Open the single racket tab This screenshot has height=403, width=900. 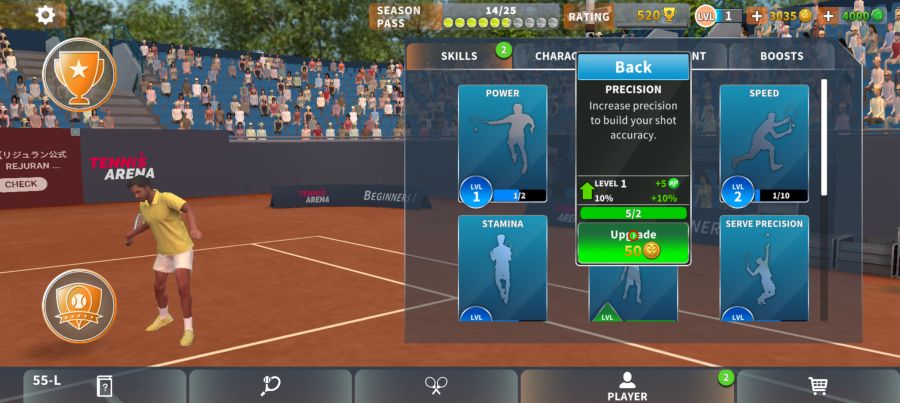tap(270, 386)
